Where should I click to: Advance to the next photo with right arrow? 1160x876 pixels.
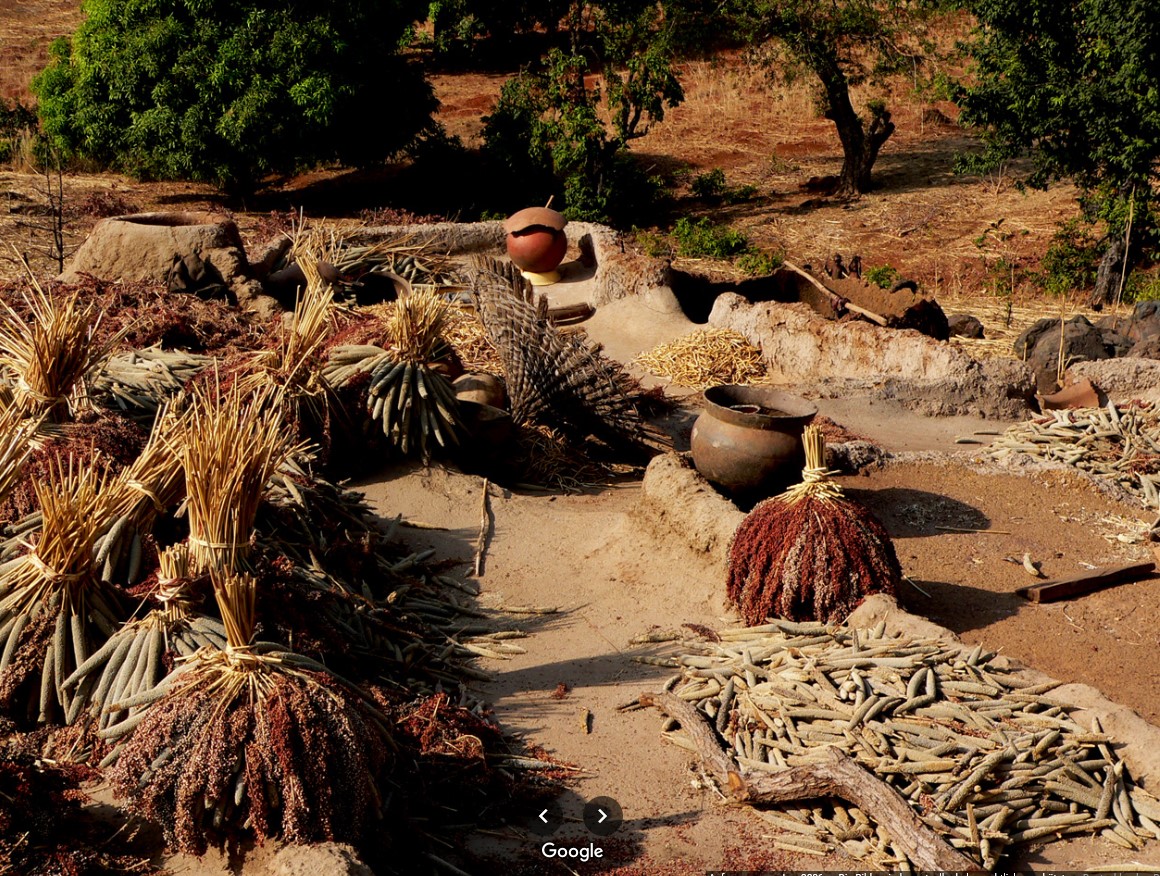click(602, 816)
